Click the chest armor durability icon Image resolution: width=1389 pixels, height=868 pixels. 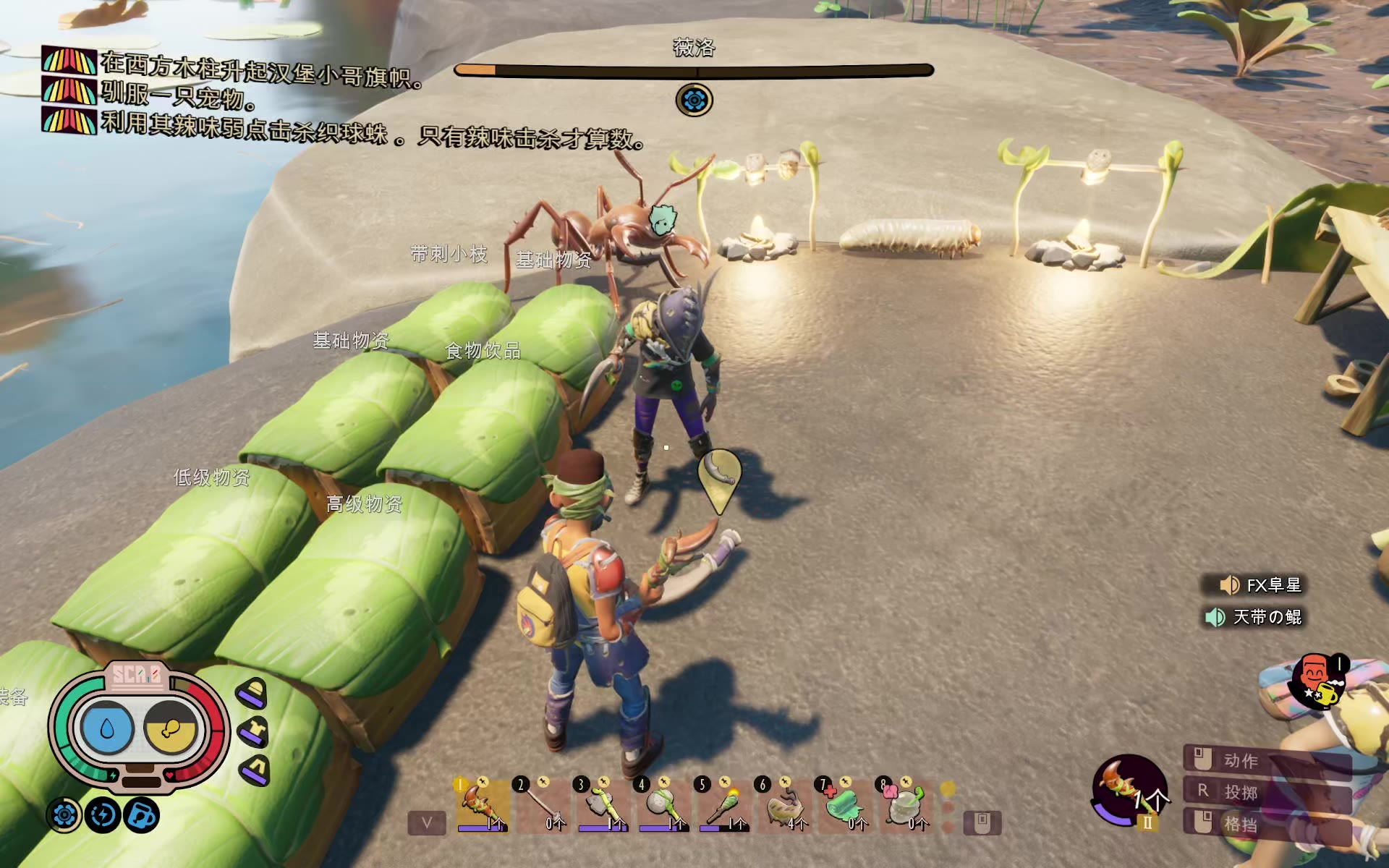pos(254,732)
